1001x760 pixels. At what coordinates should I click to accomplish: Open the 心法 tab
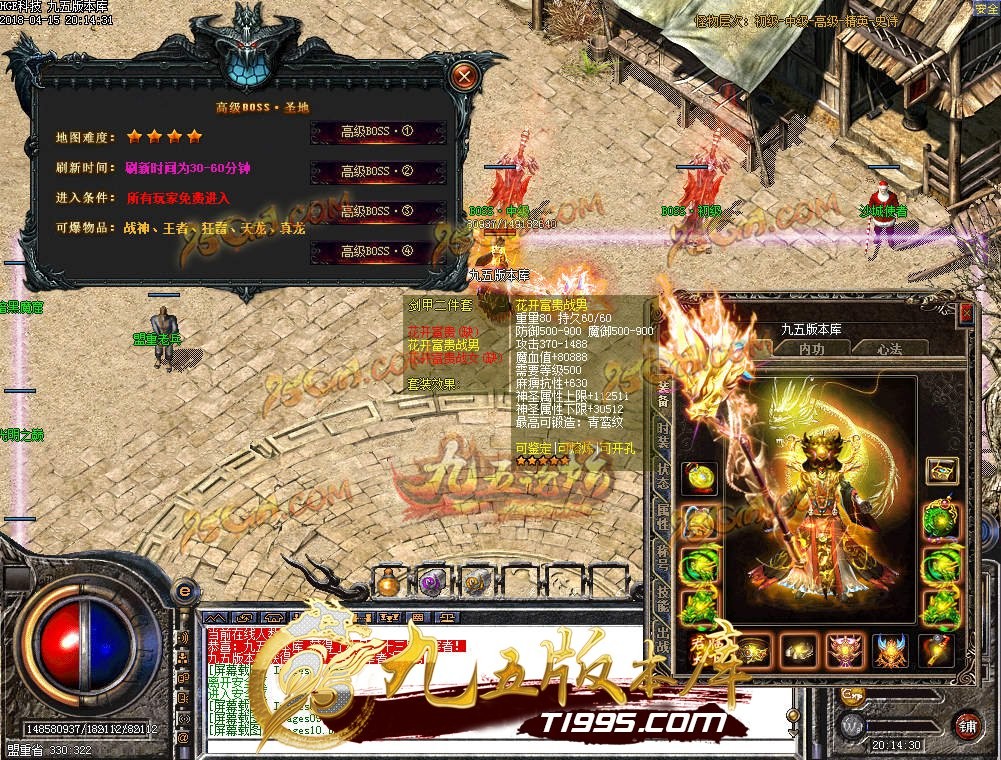889,348
